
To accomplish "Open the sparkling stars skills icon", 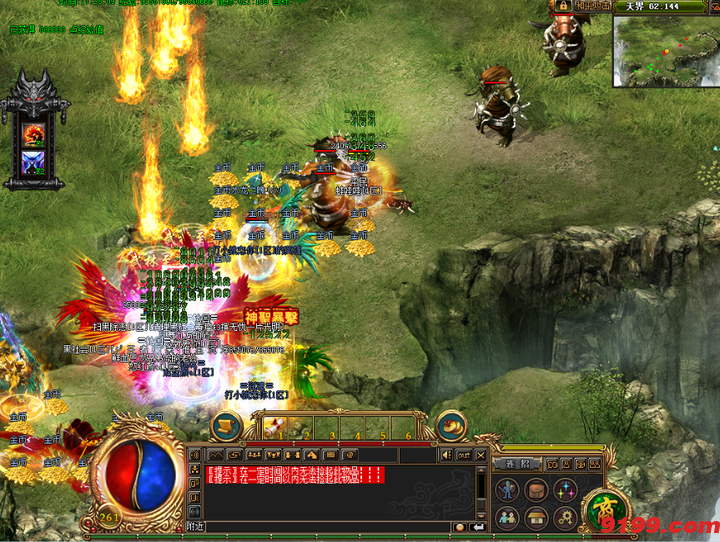I will 566,490.
